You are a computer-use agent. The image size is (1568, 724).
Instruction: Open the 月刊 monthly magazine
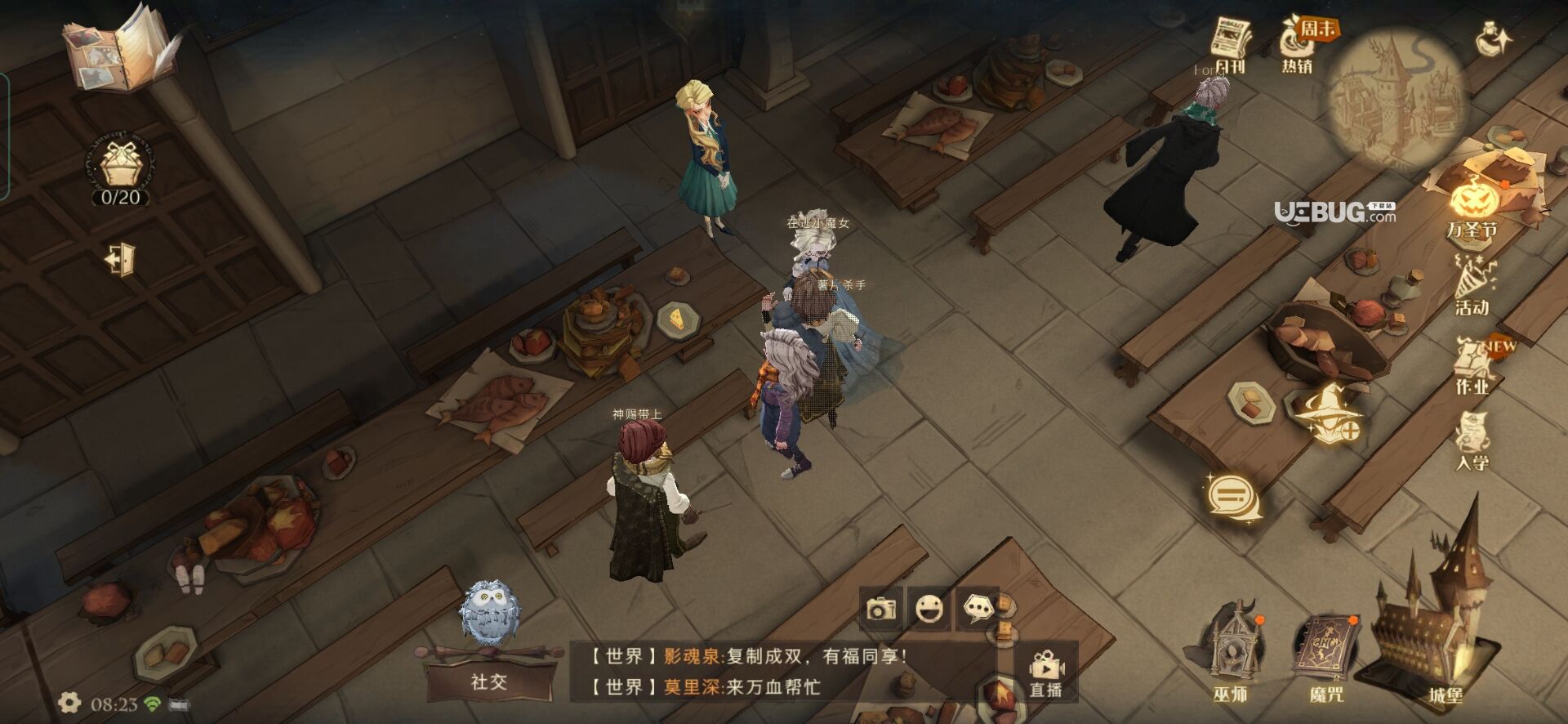1230,45
